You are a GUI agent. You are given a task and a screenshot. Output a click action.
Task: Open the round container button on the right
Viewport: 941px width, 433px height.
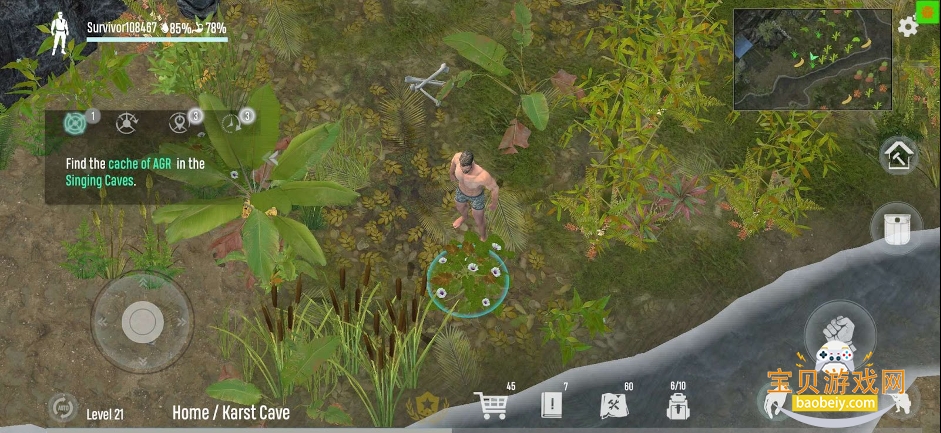click(x=897, y=228)
